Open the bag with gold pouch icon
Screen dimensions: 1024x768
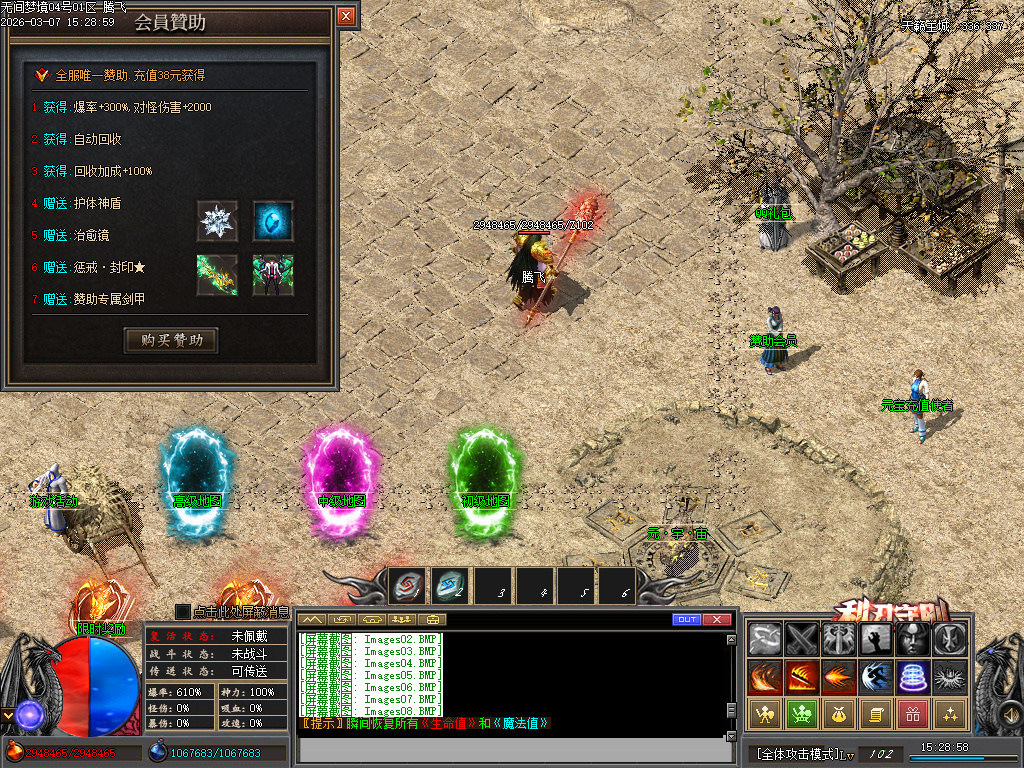(838, 713)
